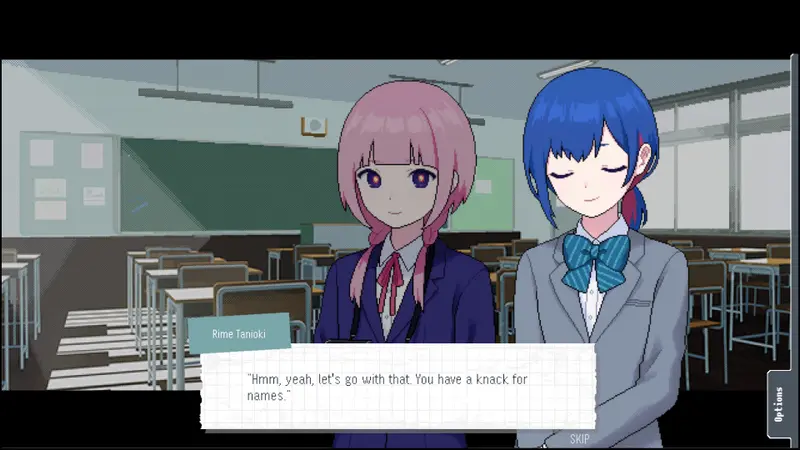Screen dimensions: 800x450
Task: Advance the dialogue text box
Action: [x=397, y=387]
